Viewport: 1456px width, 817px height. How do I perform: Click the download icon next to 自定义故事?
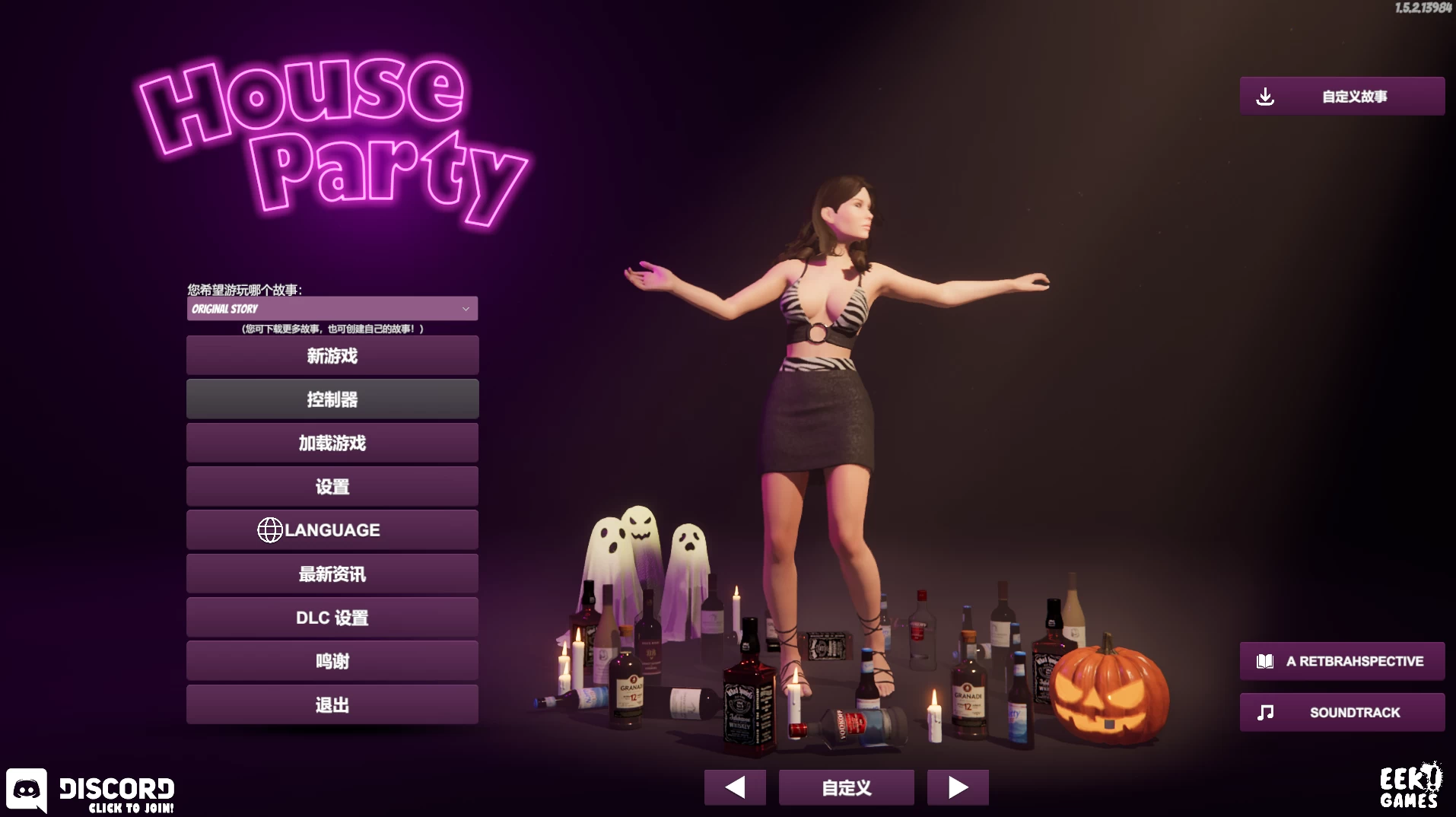point(1266,95)
